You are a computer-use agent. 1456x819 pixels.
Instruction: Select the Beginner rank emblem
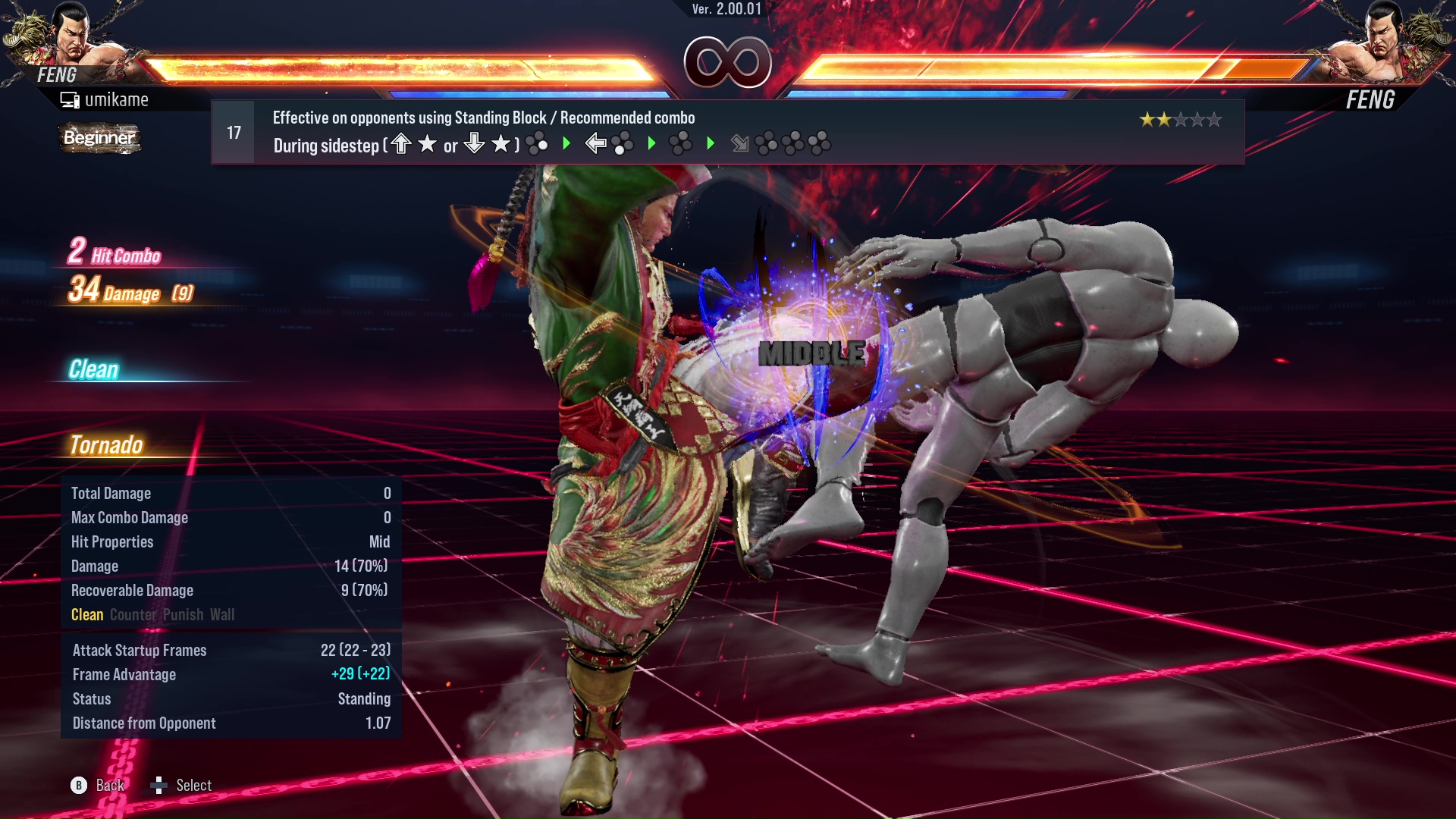tap(99, 139)
